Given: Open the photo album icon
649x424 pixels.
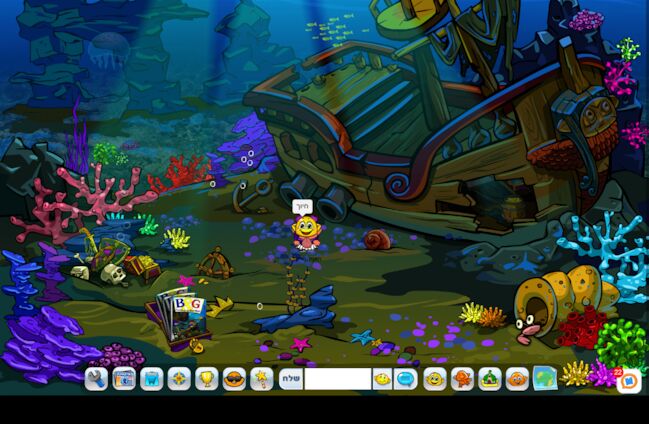Looking at the screenshot, I should pyautogui.click(x=124, y=379).
